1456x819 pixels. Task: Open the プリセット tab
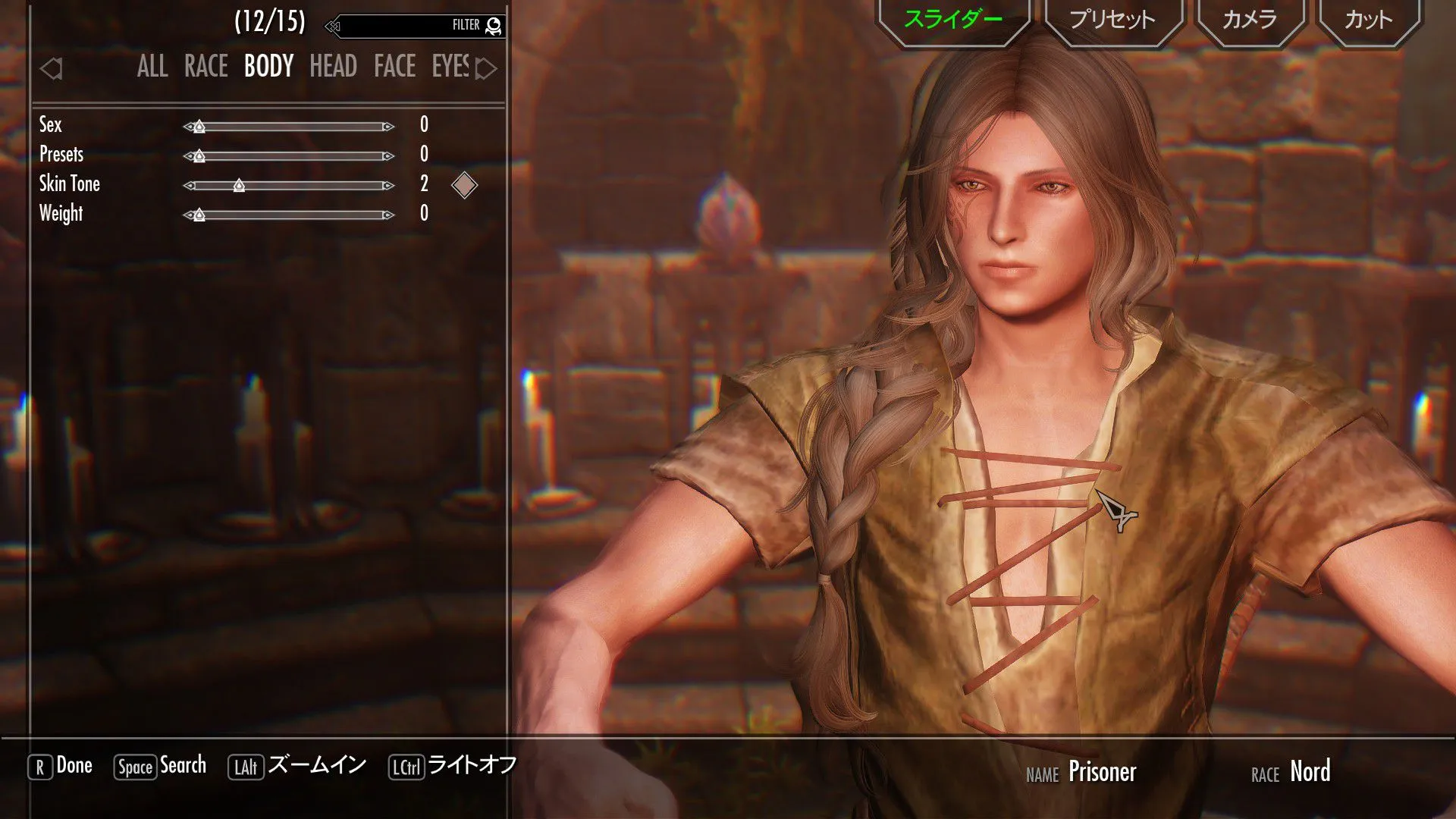(x=1112, y=20)
